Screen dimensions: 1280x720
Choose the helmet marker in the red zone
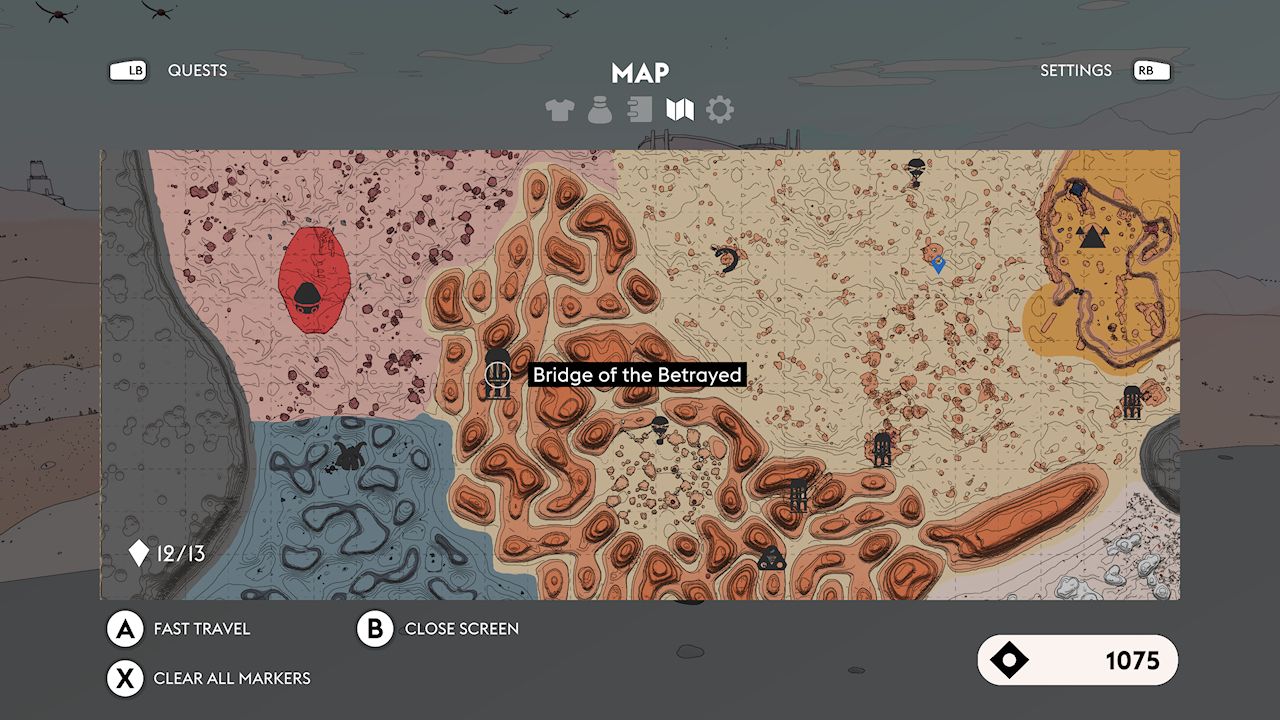click(x=306, y=295)
